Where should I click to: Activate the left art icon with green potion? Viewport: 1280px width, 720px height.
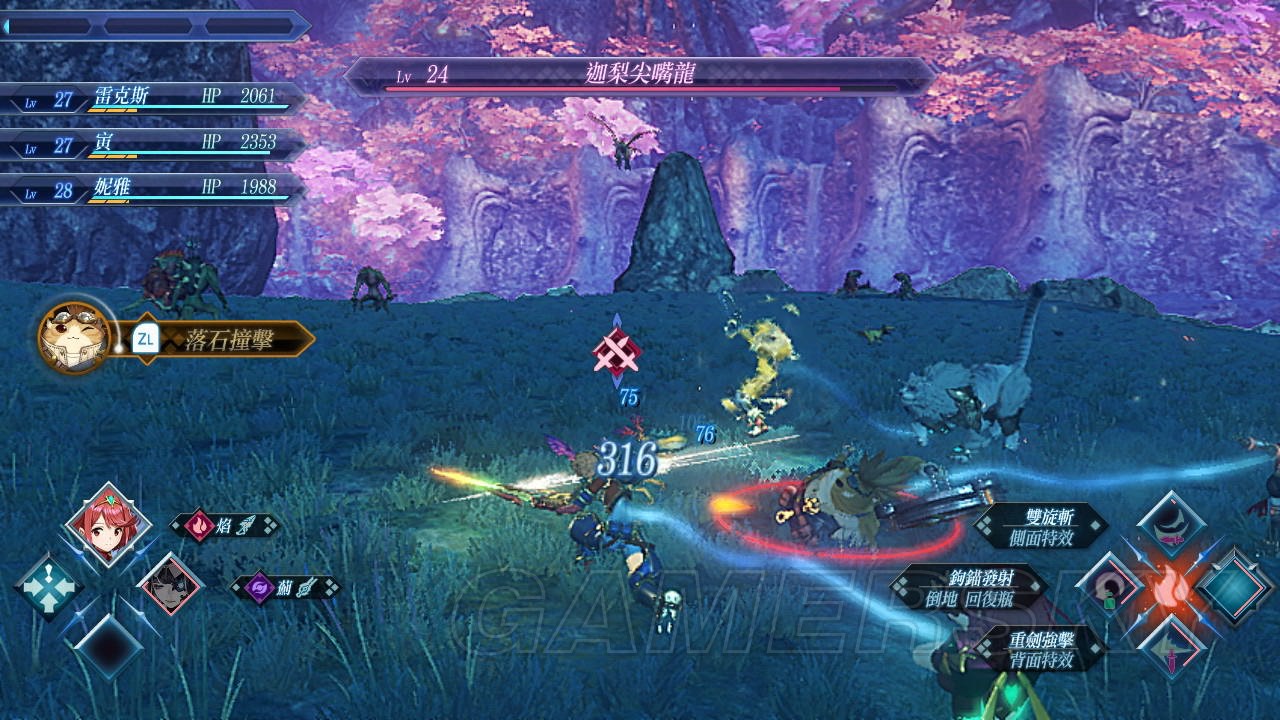tap(1112, 588)
